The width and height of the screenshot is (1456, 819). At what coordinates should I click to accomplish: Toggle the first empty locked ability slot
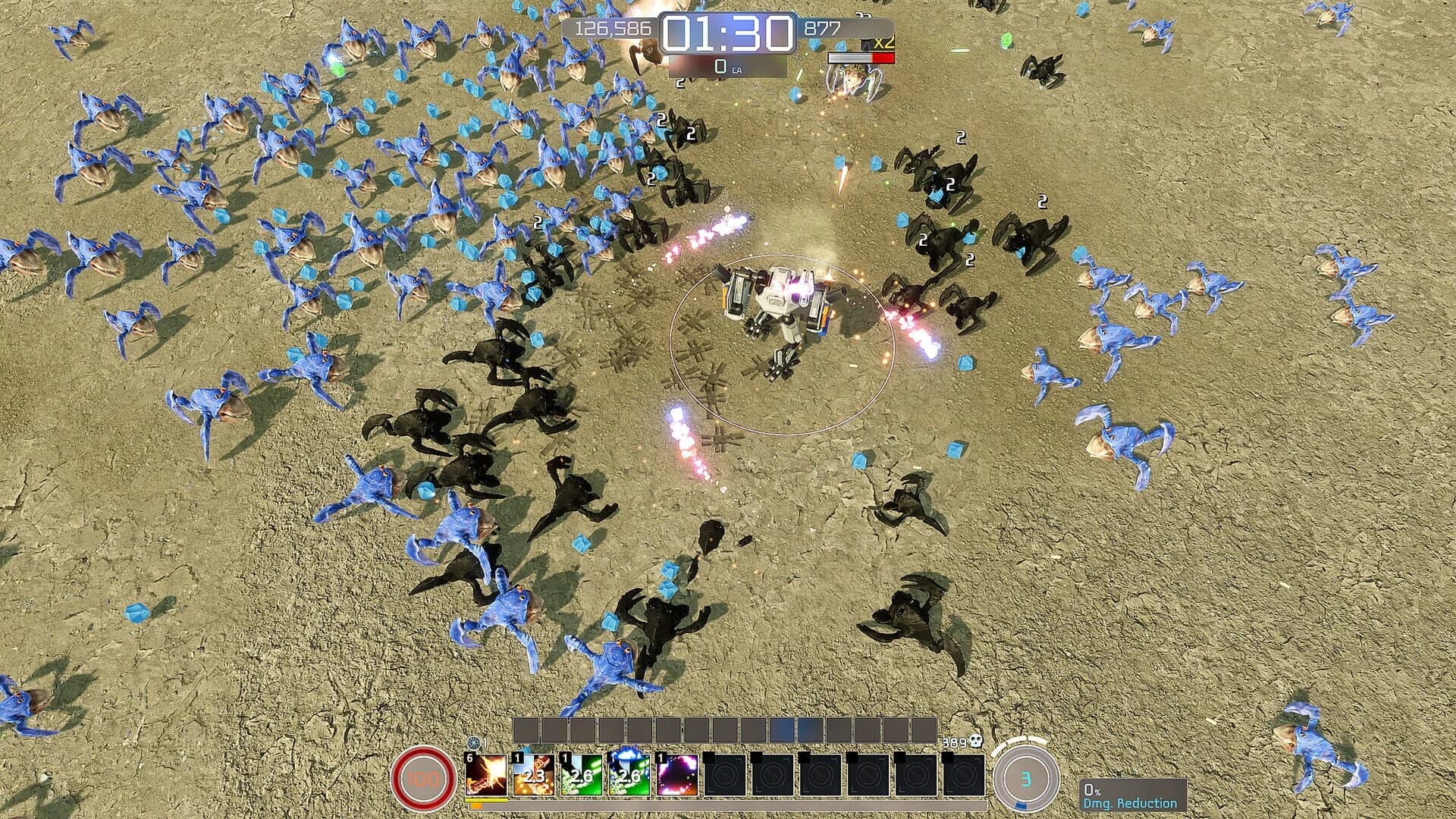(x=726, y=776)
